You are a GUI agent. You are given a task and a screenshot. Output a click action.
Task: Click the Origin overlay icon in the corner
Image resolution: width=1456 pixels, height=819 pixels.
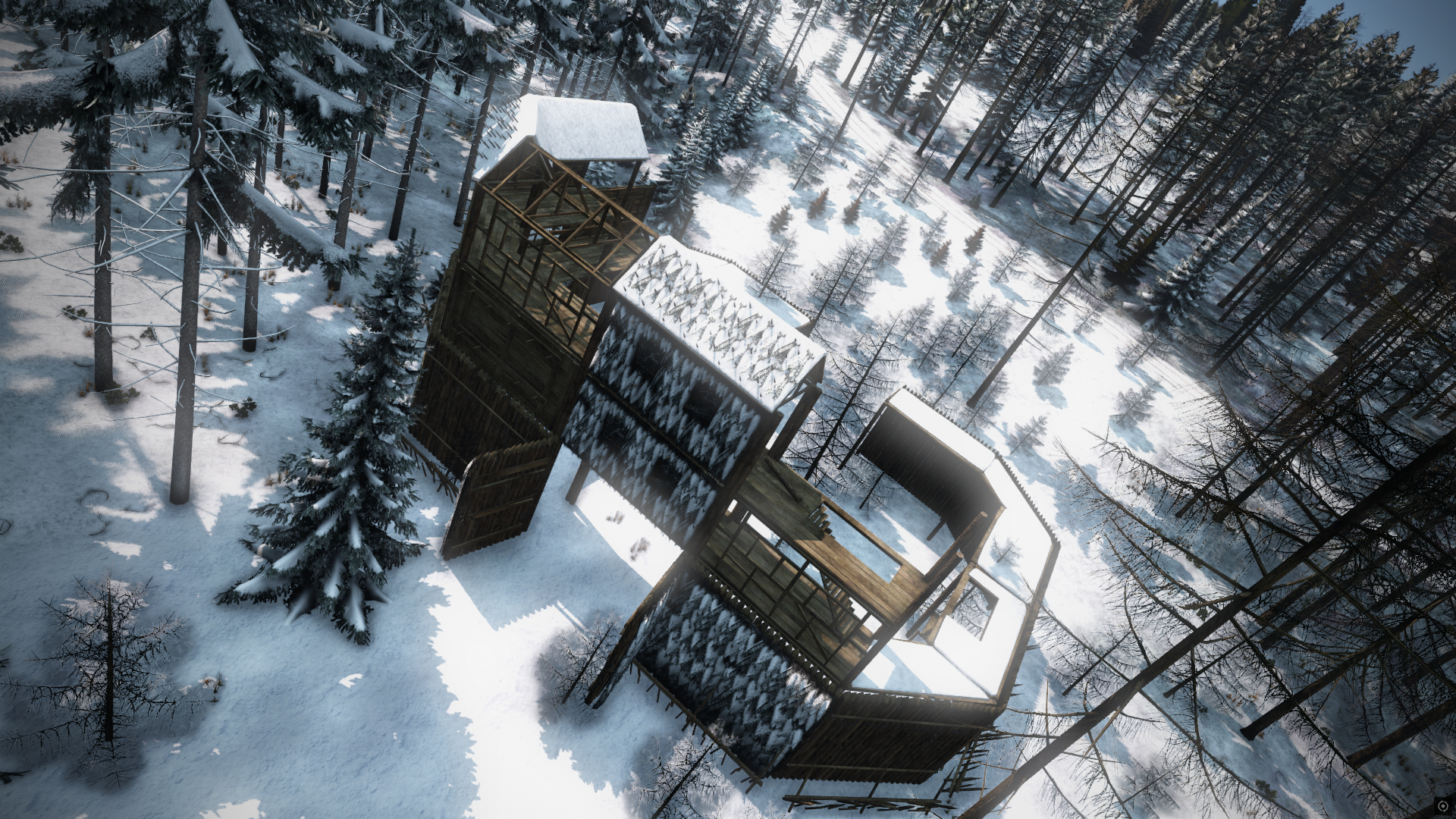point(1442,806)
